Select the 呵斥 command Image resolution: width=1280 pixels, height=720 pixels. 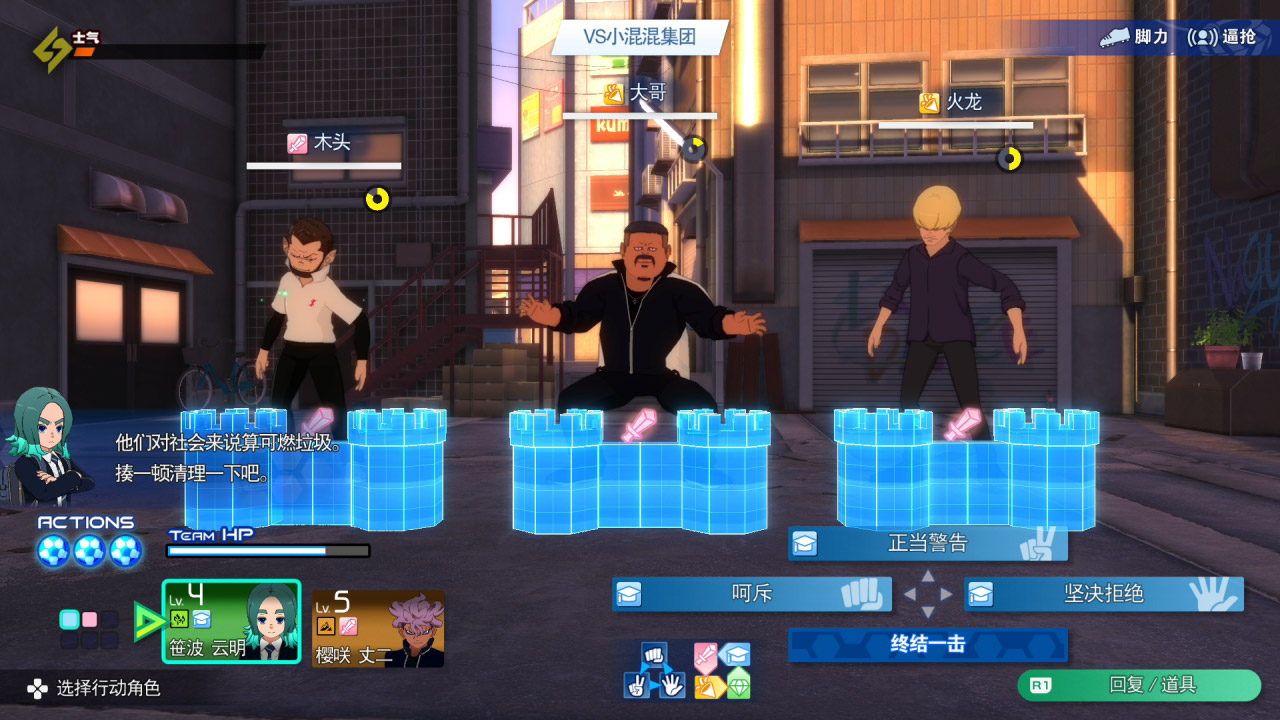coord(752,594)
